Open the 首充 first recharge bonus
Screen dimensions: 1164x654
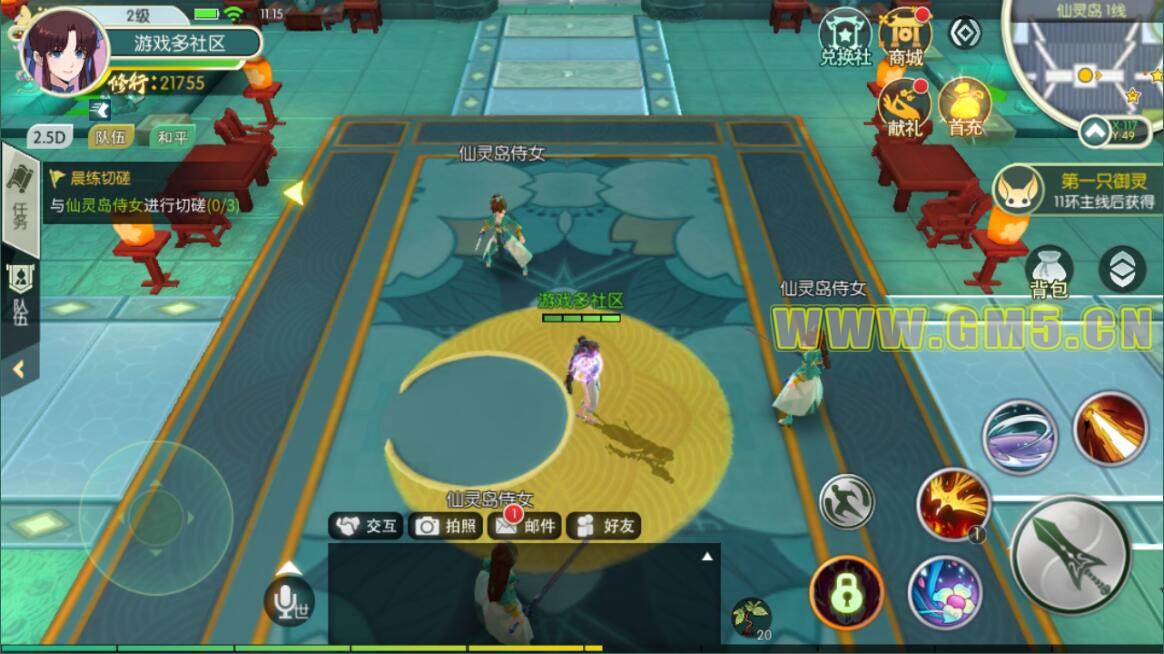965,106
